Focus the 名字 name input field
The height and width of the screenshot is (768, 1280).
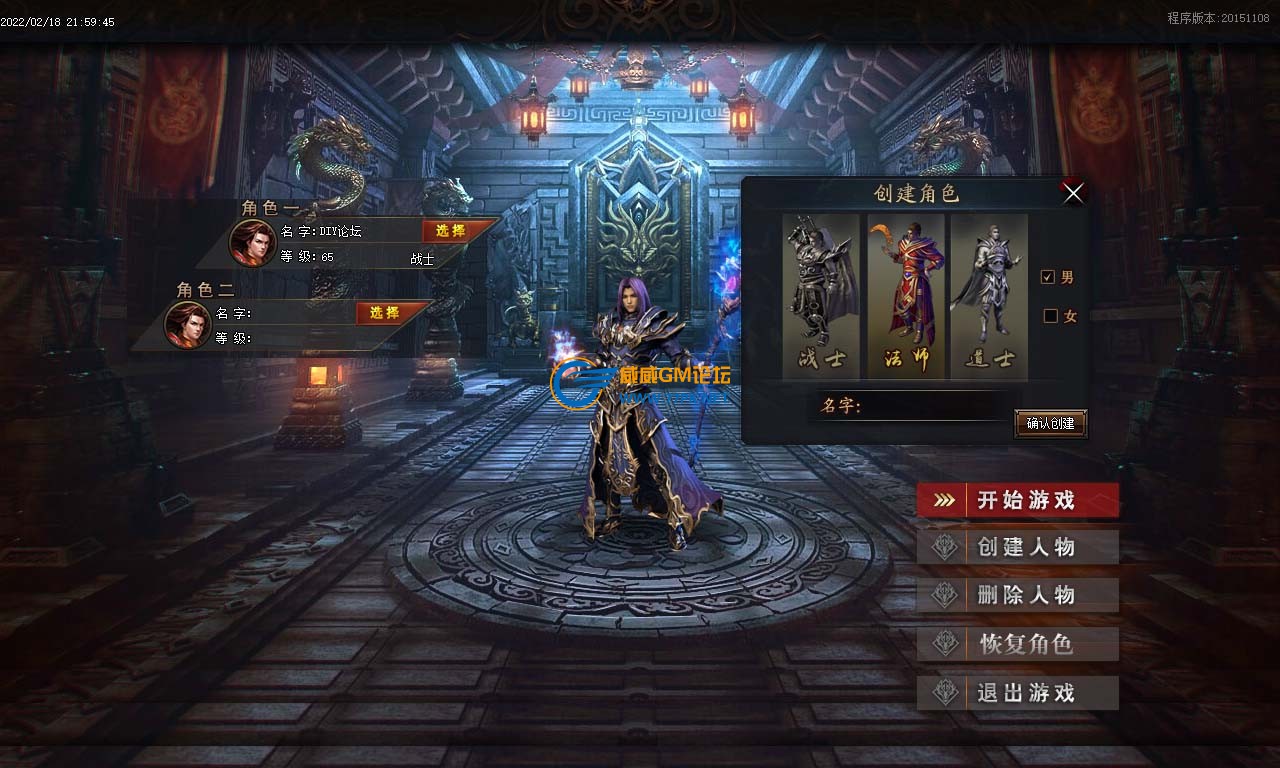point(935,406)
